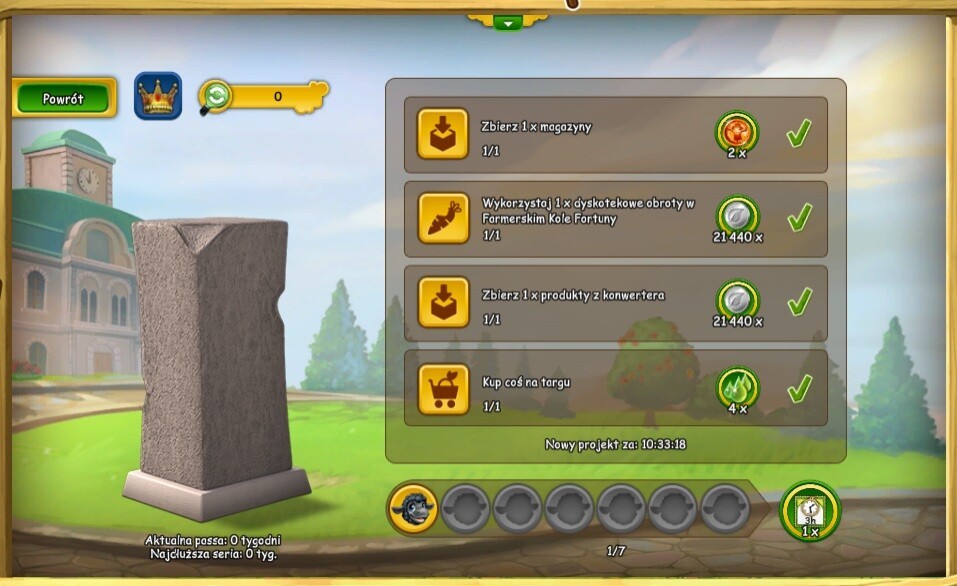Image resolution: width=957 pixels, height=586 pixels.
Task: Select the Farmerskim Kole Fortuny task row
Action: pyautogui.click(x=615, y=218)
